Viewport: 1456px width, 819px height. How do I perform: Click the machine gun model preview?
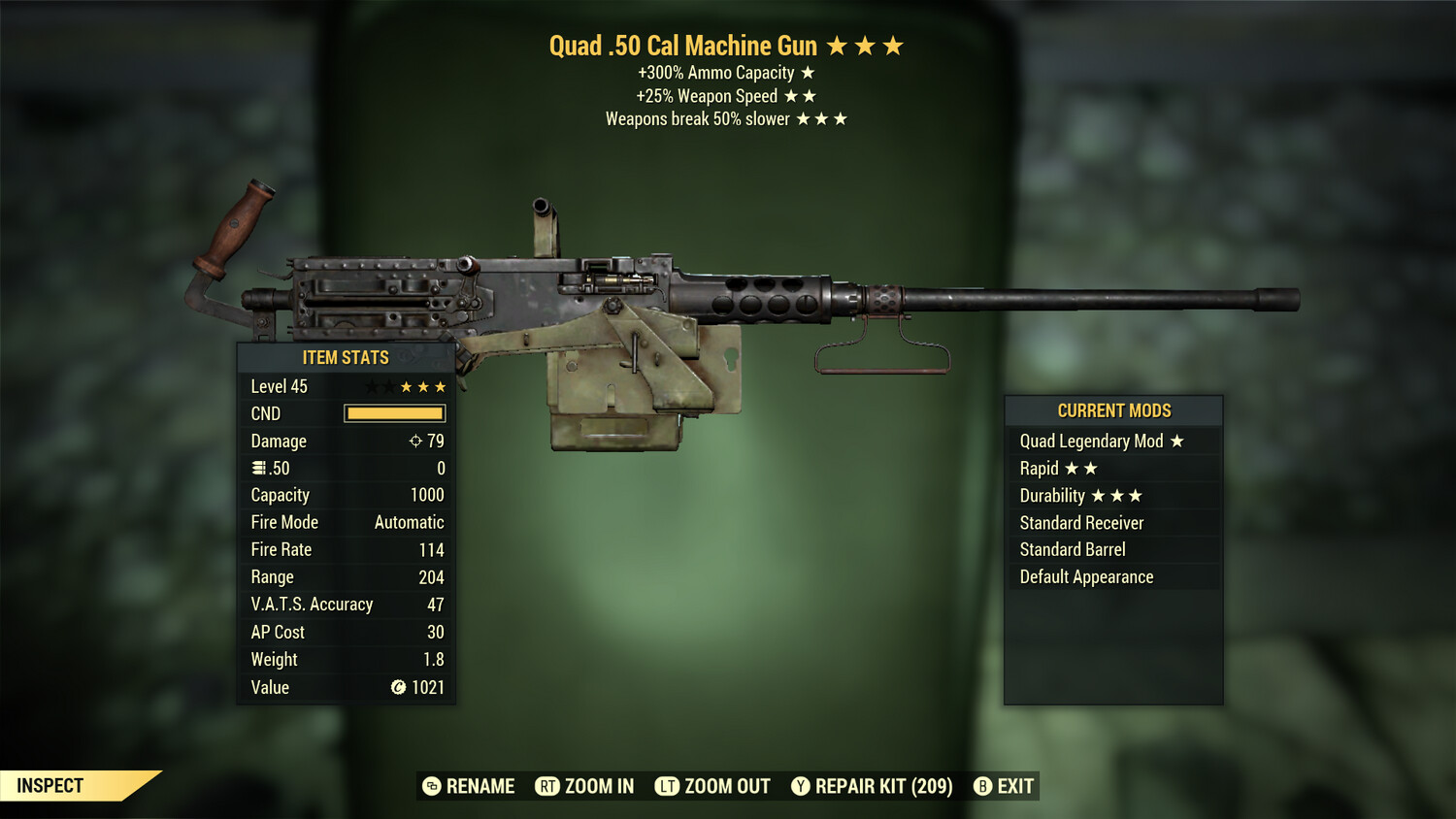(x=728, y=291)
